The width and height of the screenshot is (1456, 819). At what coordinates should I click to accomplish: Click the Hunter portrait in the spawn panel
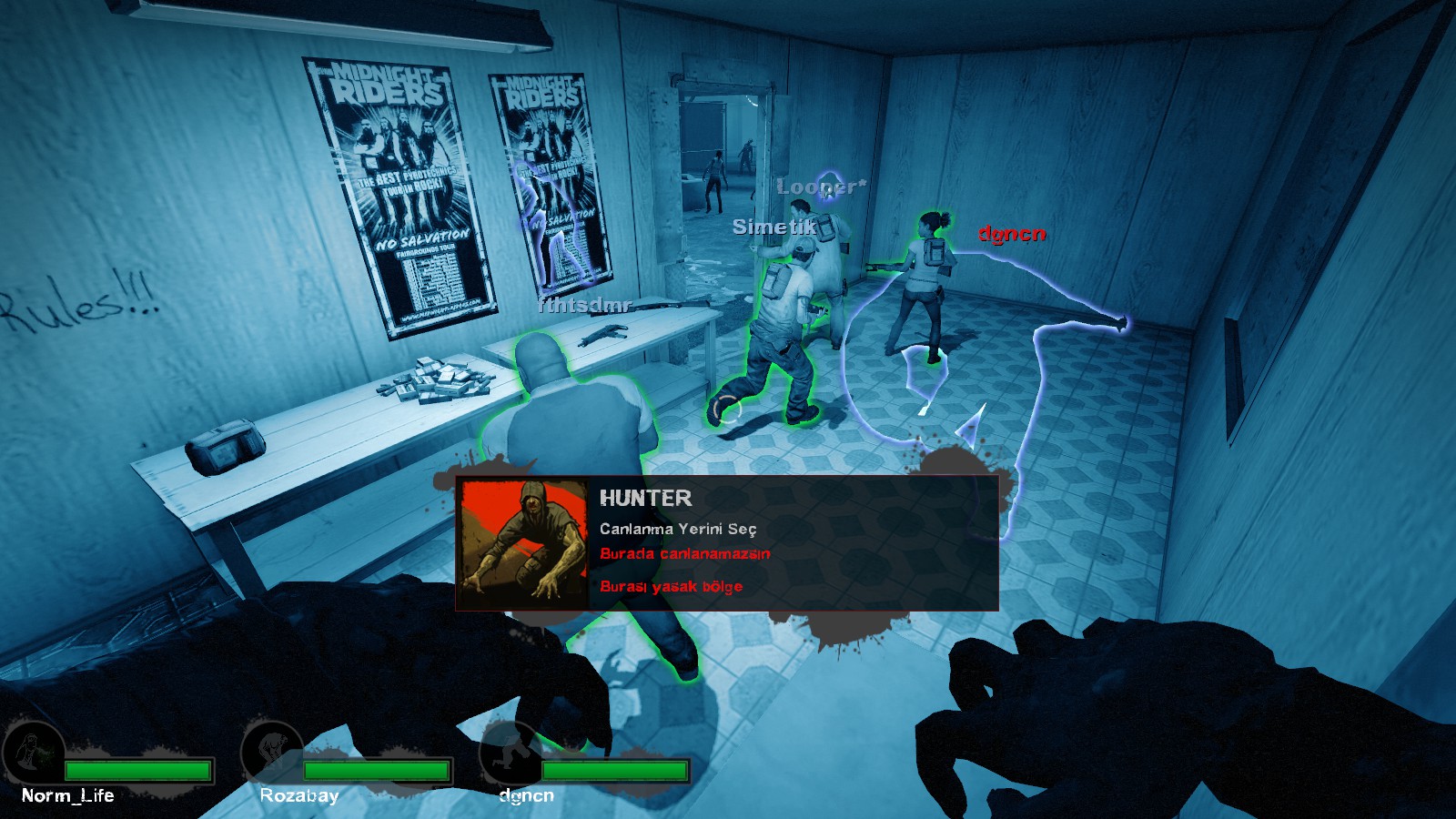click(523, 543)
